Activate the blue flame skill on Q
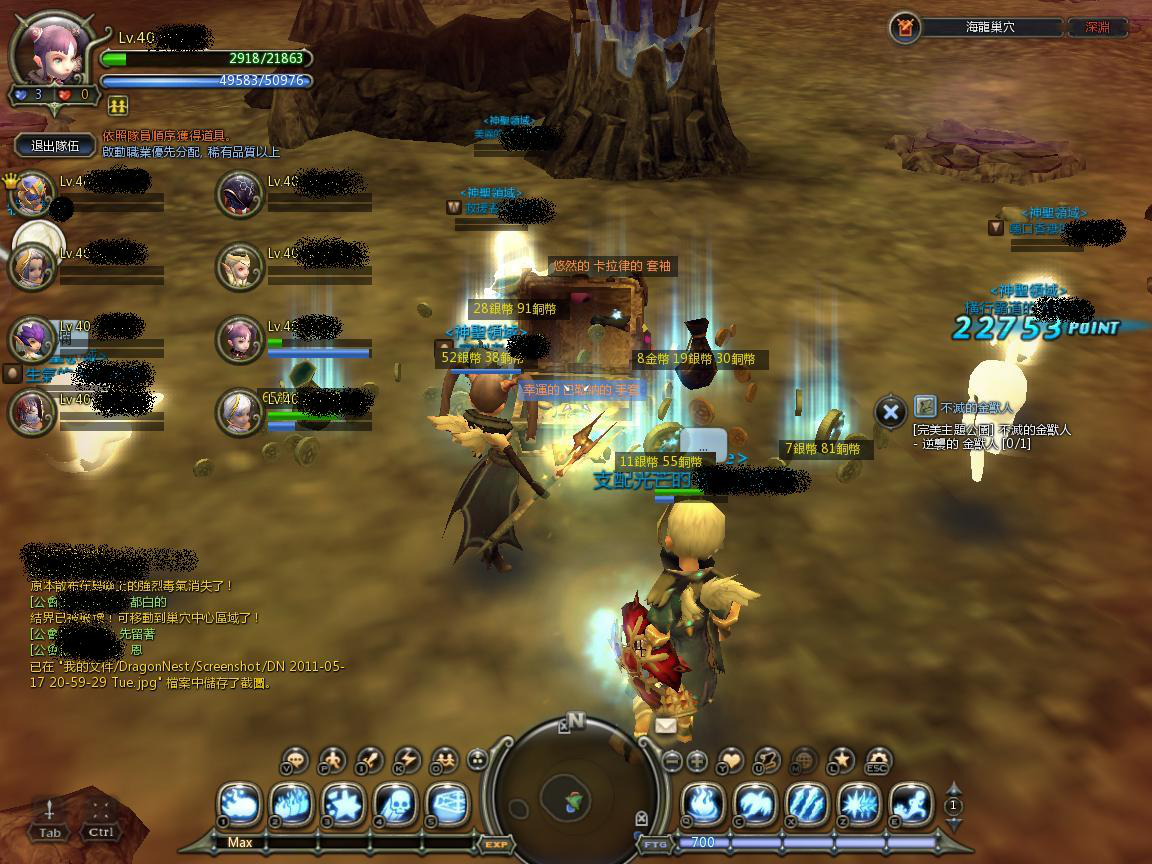Screen dimensions: 1152x864 [x=703, y=804]
